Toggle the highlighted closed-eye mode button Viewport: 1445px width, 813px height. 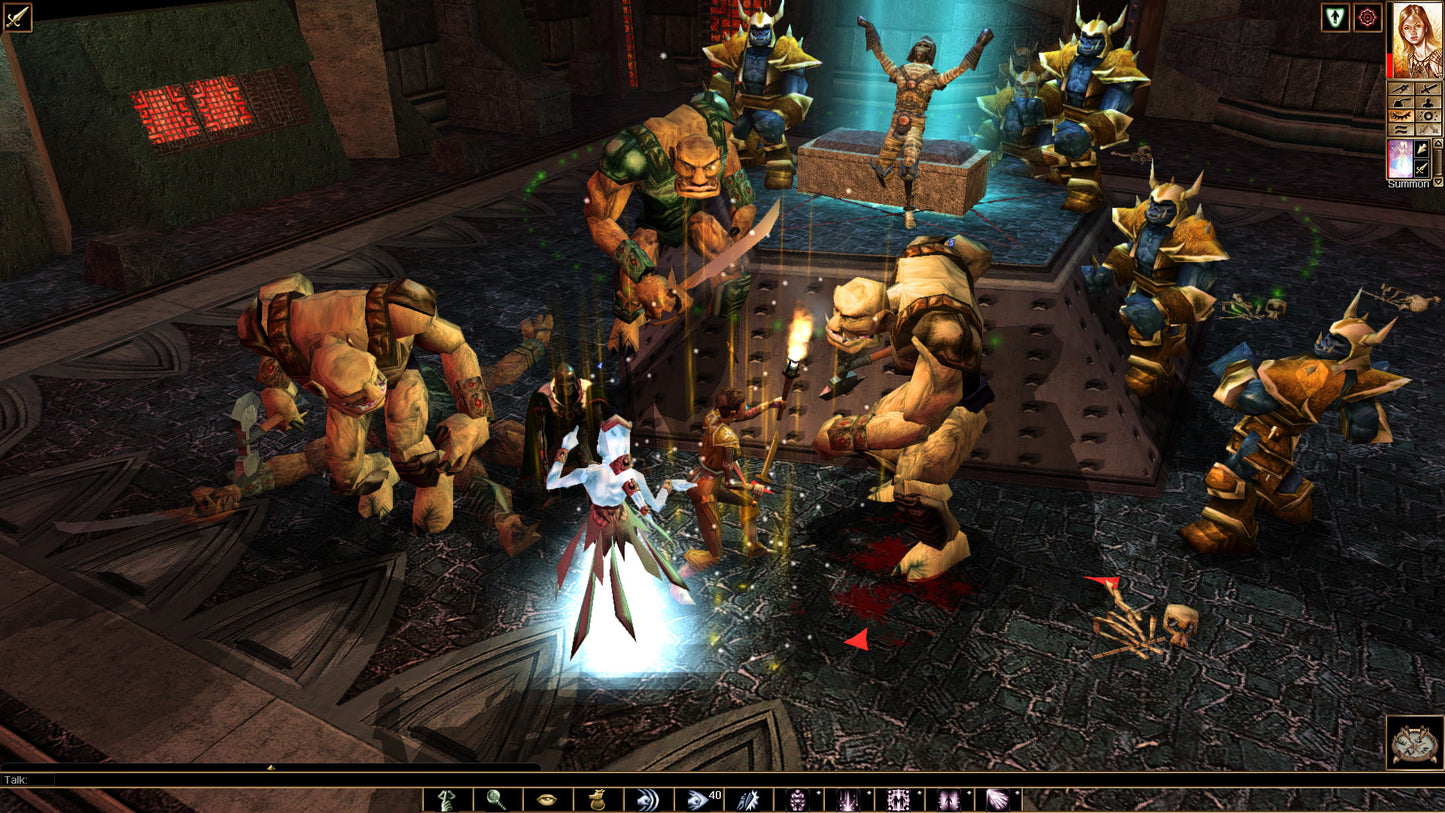pyautogui.click(x=1400, y=115)
